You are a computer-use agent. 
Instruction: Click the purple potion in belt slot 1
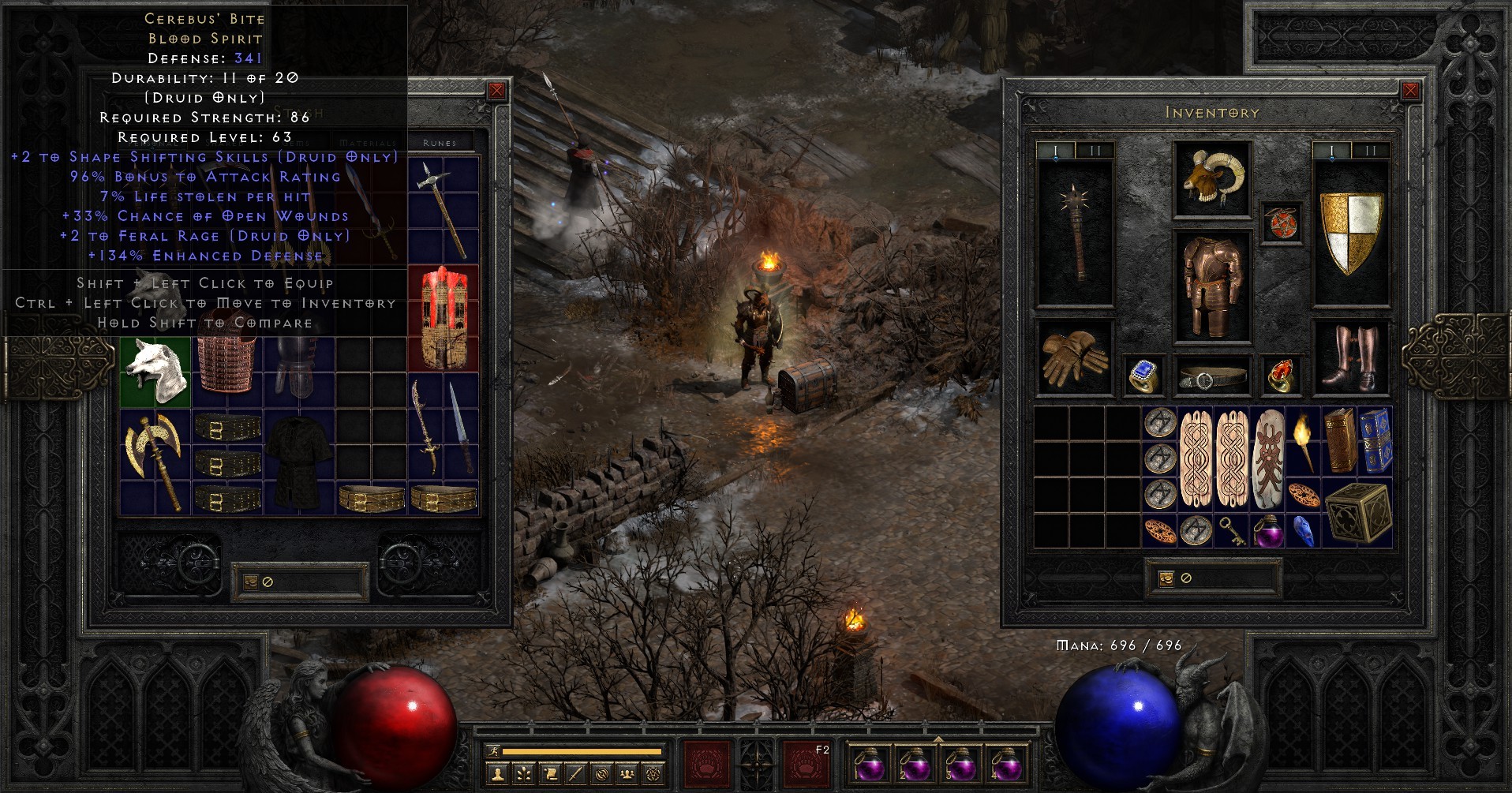coord(871,767)
